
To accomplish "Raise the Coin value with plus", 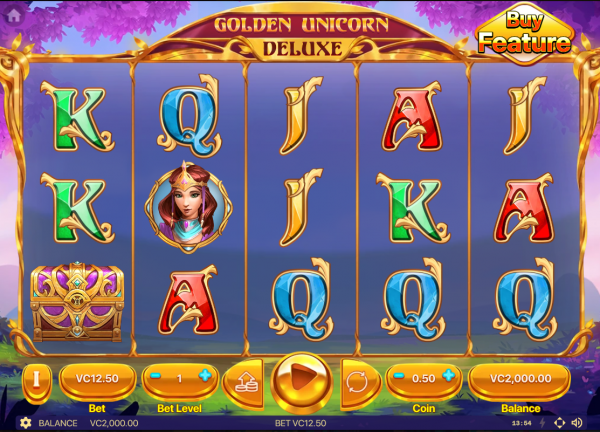I will 449,378.
